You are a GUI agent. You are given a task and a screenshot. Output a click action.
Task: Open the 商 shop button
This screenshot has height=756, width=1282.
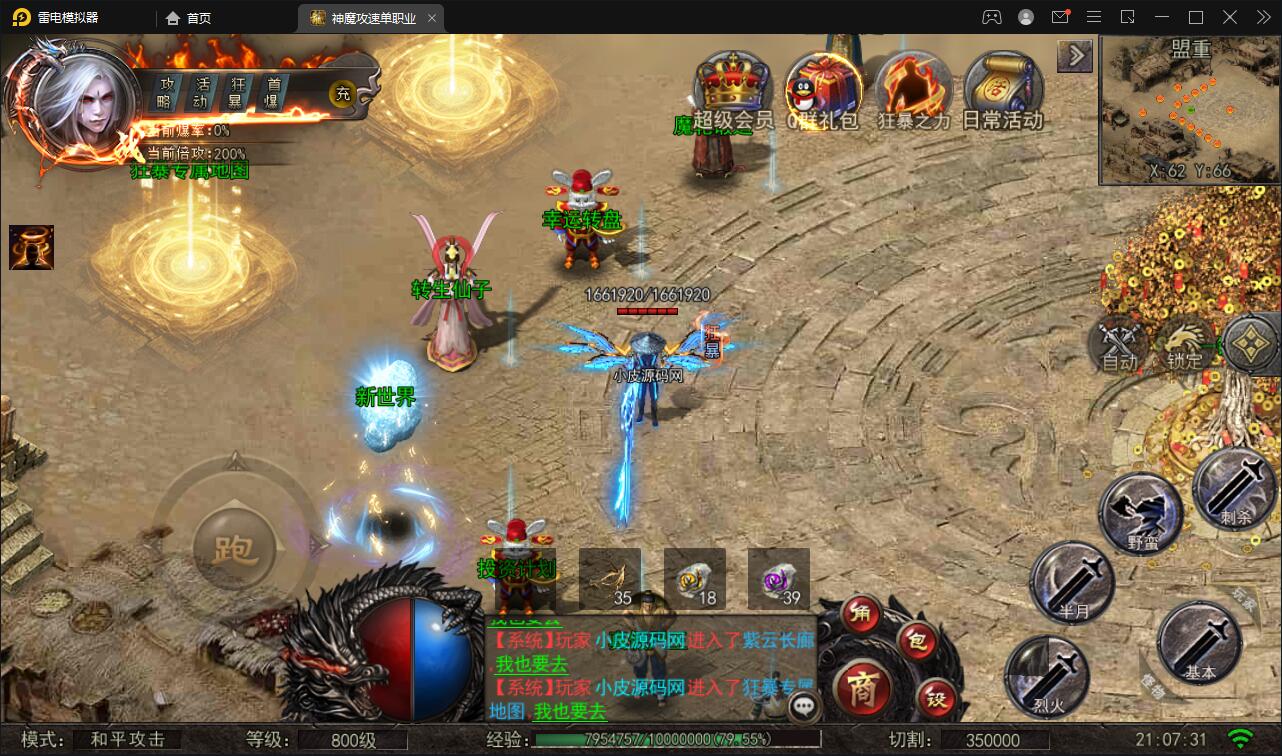tap(859, 688)
